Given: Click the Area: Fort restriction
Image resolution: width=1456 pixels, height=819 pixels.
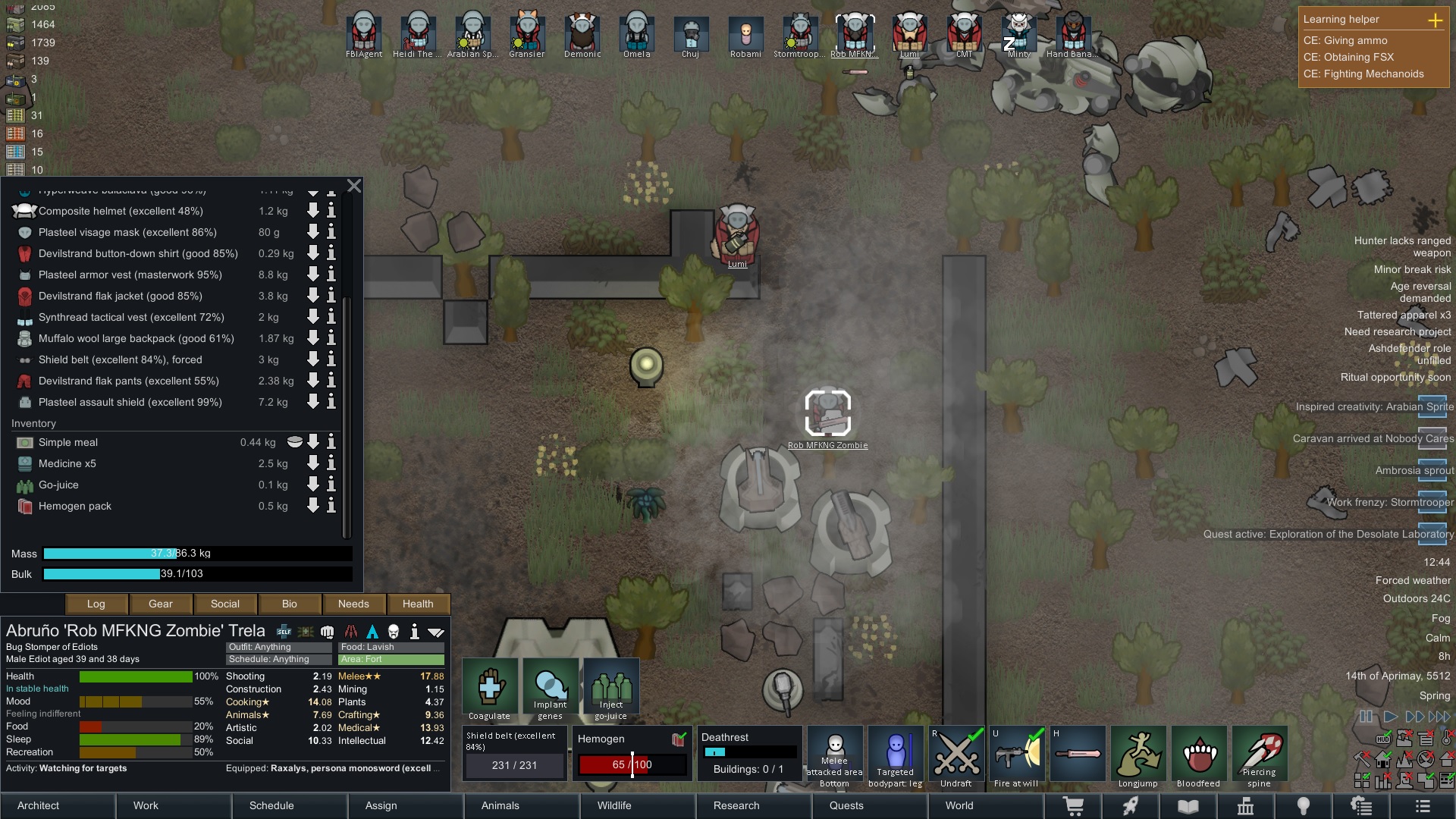Looking at the screenshot, I should (x=391, y=659).
